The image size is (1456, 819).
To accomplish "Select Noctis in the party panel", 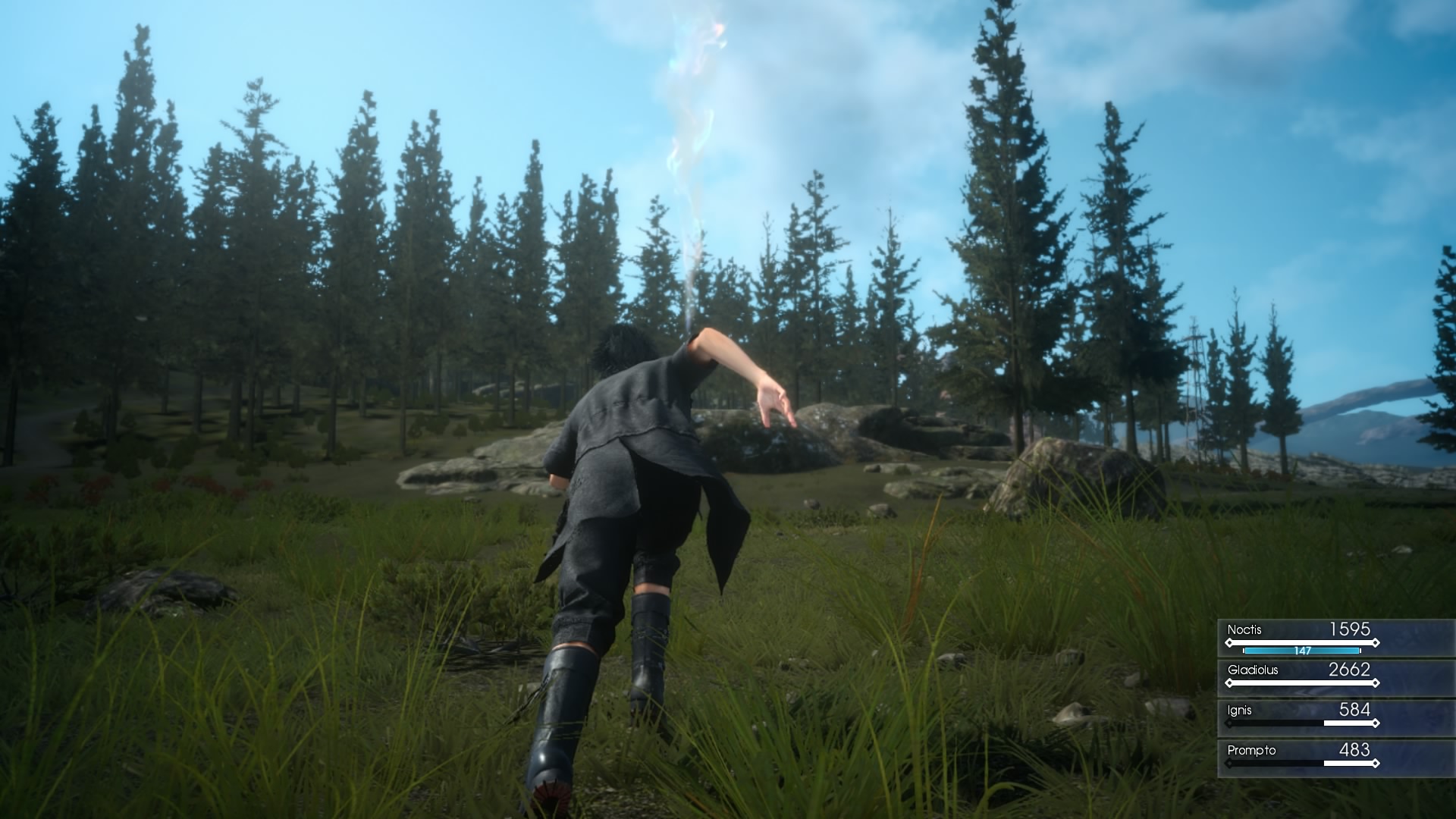I will point(1301,638).
